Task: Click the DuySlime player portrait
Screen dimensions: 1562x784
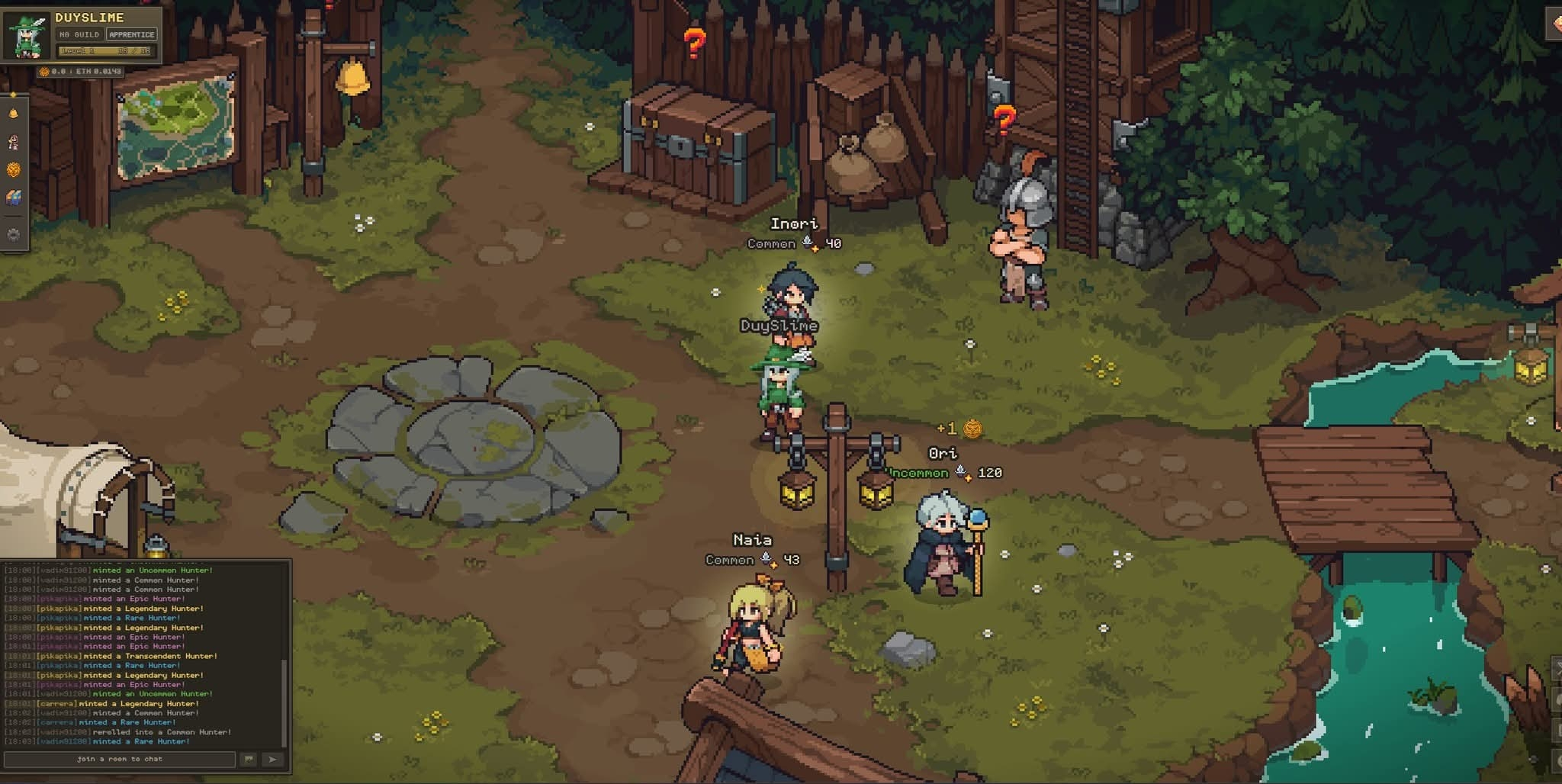Action: [x=27, y=36]
